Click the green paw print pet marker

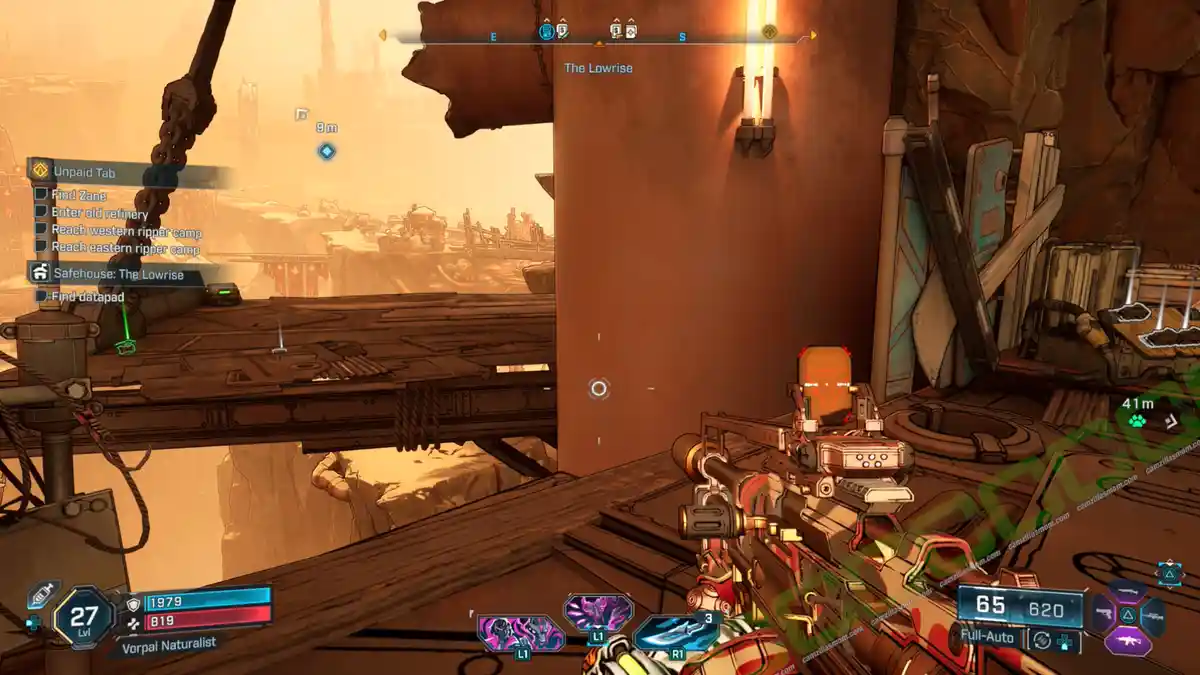[1137, 421]
